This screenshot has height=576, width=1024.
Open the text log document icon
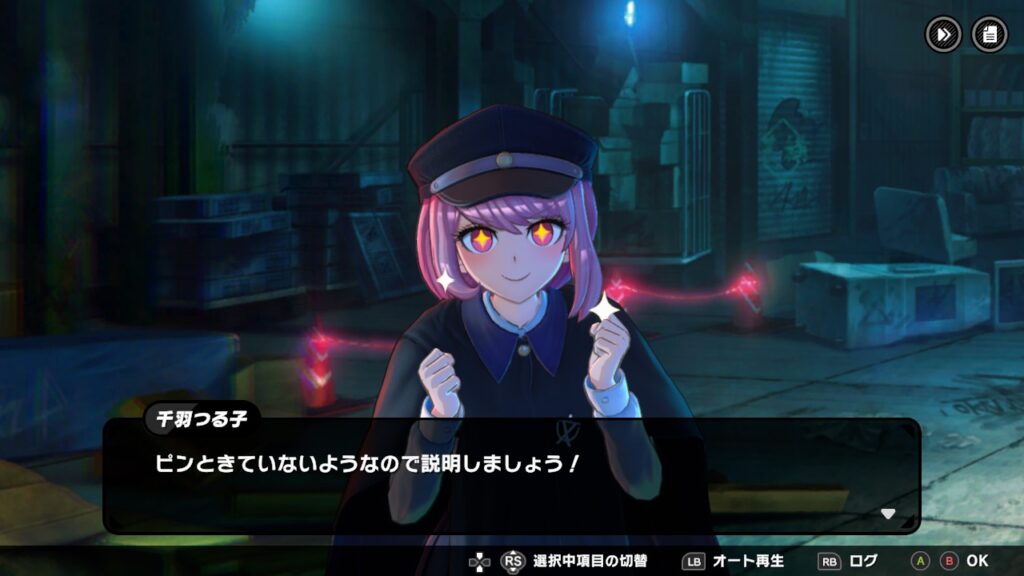click(989, 35)
